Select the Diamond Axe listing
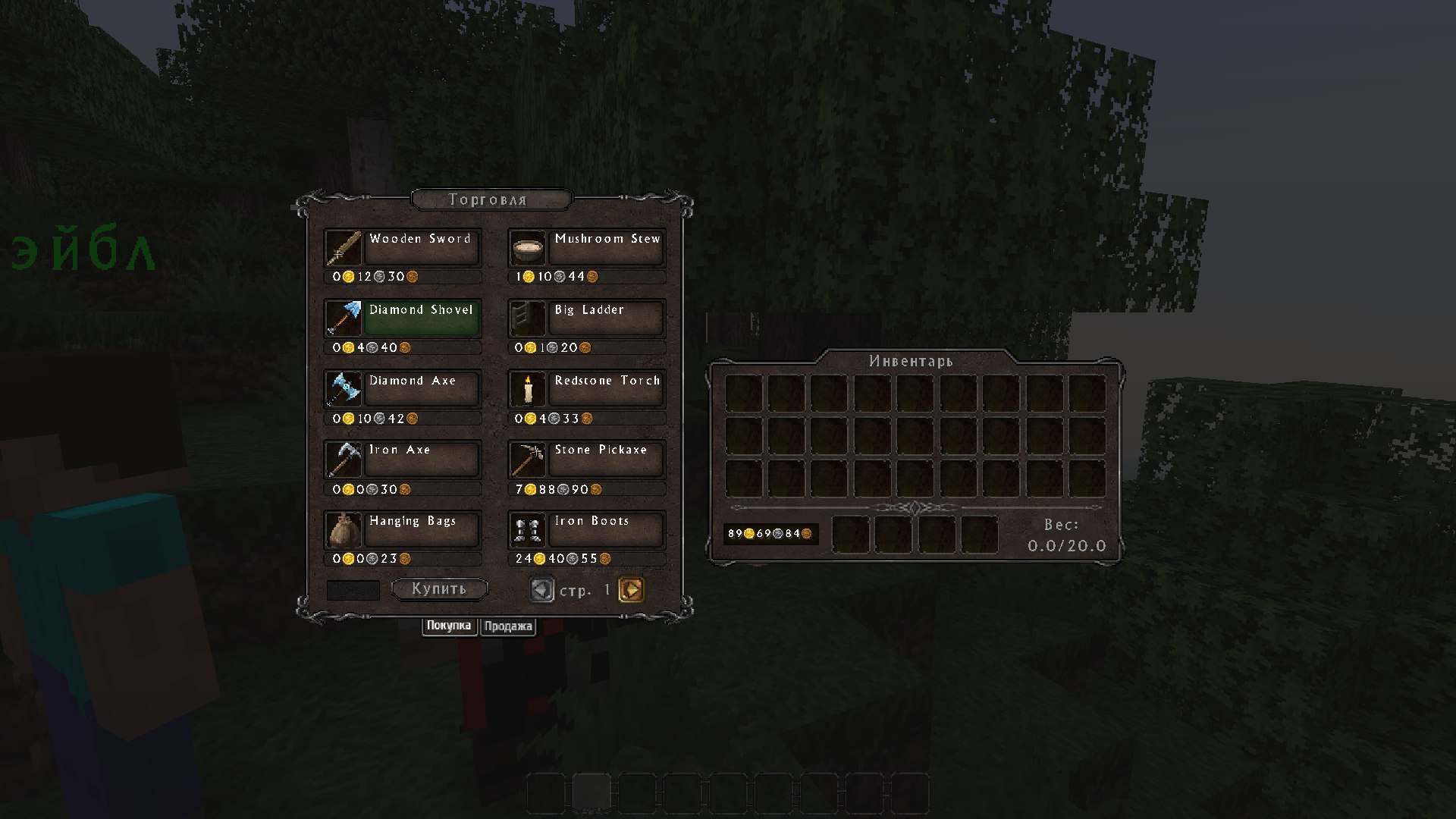The image size is (1456, 819). [421, 390]
